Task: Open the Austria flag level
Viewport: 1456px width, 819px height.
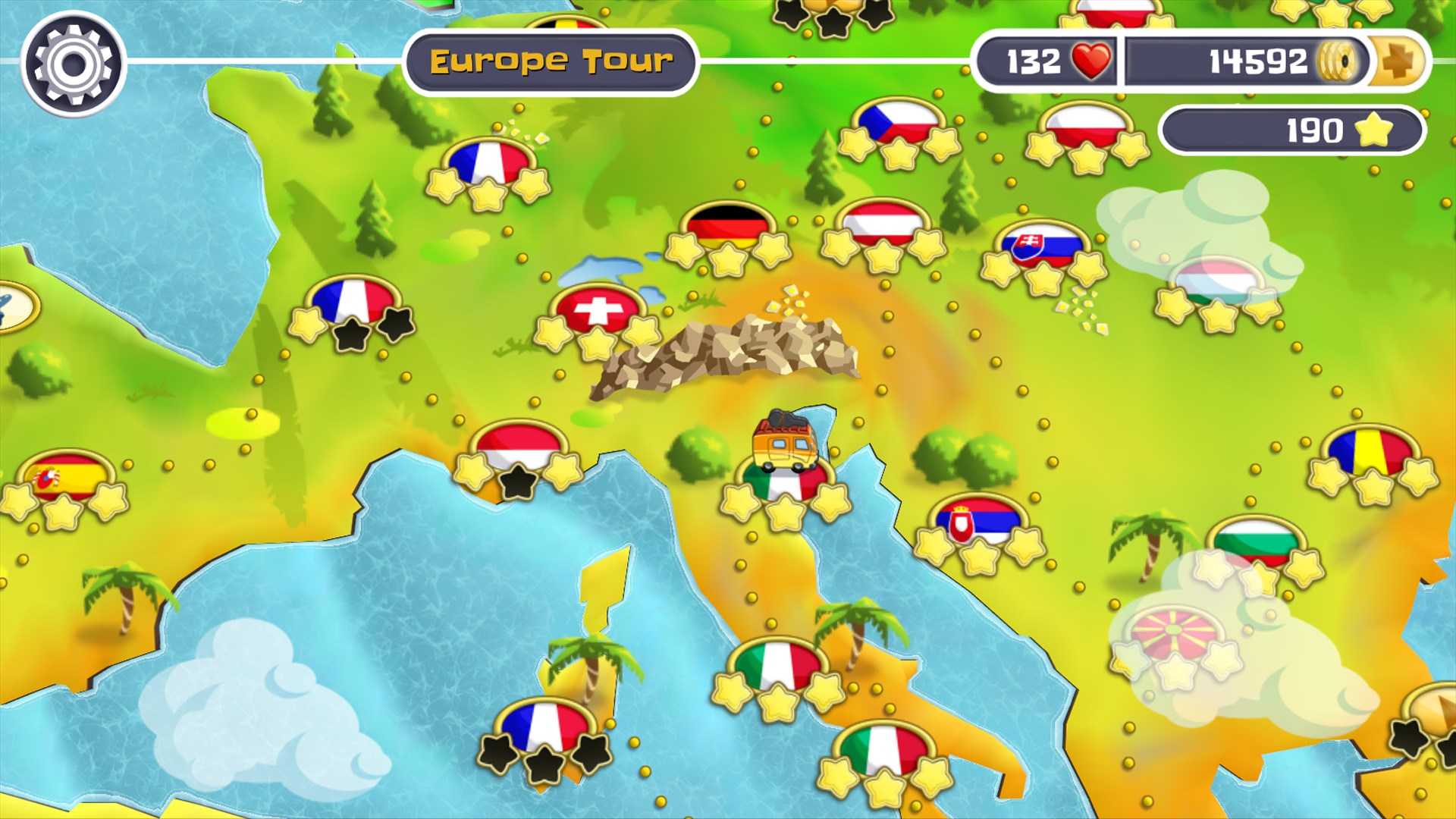Action: pyautogui.click(x=883, y=224)
